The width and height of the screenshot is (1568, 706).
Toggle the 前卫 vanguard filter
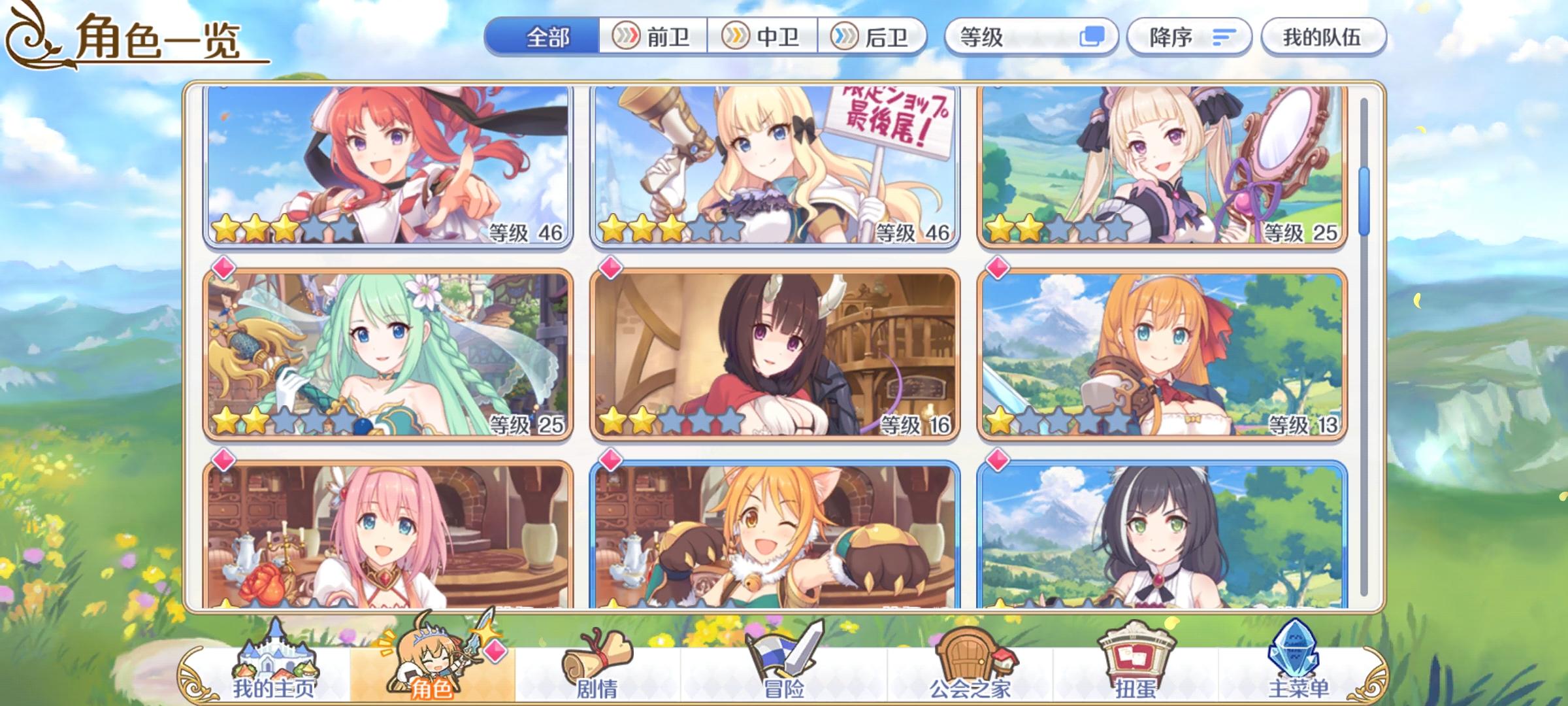pyautogui.click(x=653, y=37)
